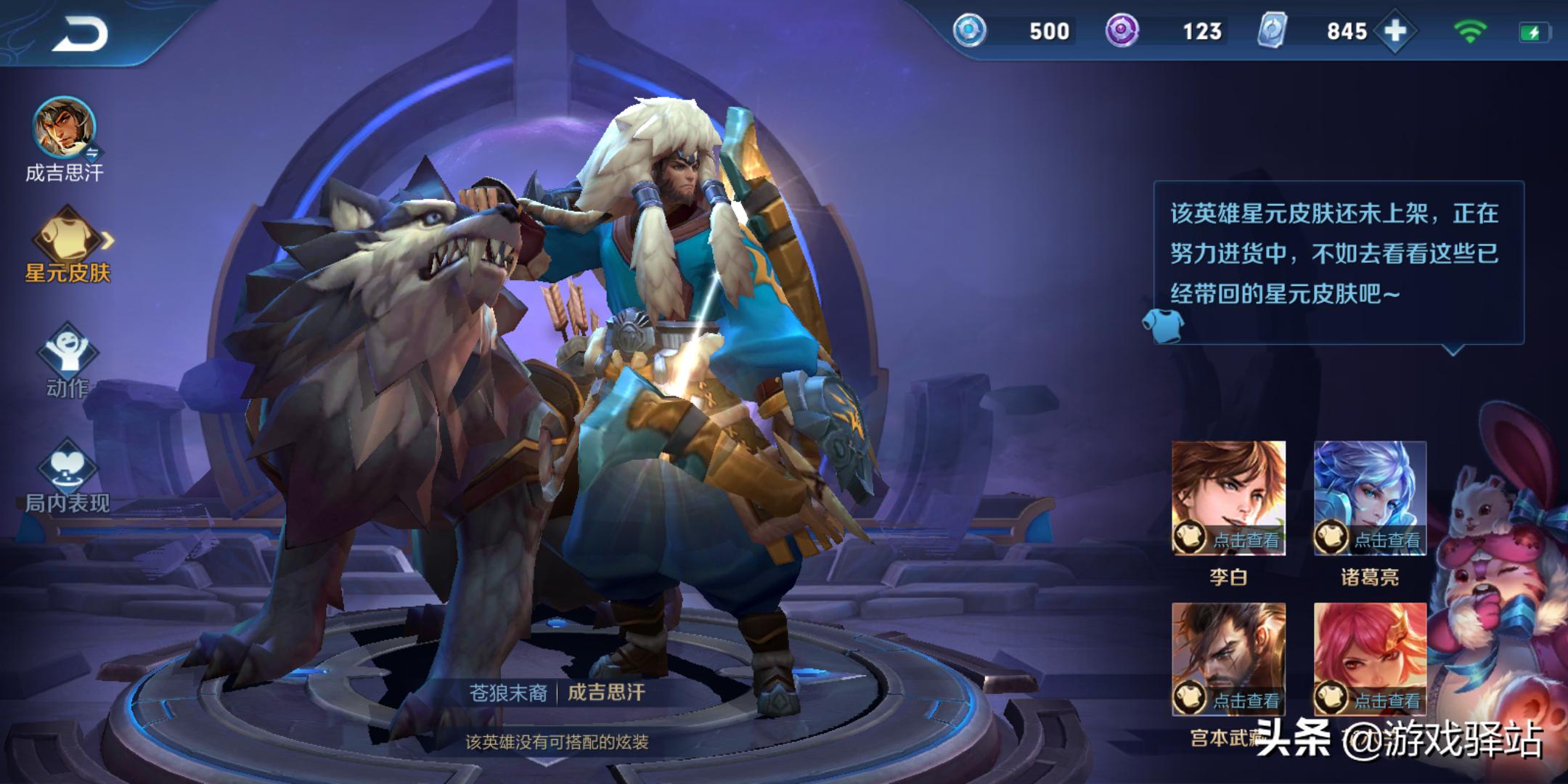Open 宫本武藏 star skin thumbnail
Viewport: 1568px width, 784px height.
pyautogui.click(x=1228, y=658)
